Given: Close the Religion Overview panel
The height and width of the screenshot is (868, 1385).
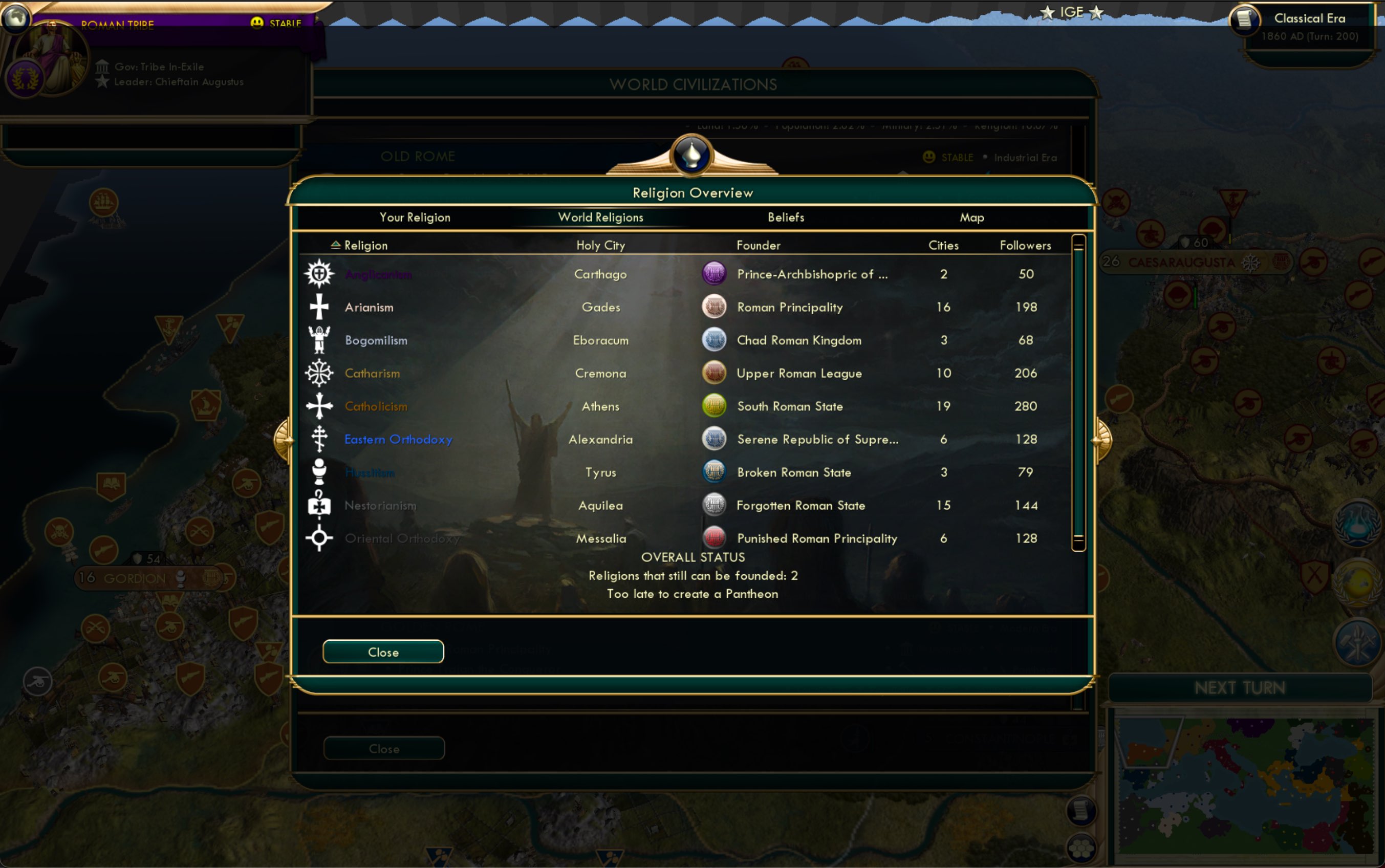Looking at the screenshot, I should (383, 652).
